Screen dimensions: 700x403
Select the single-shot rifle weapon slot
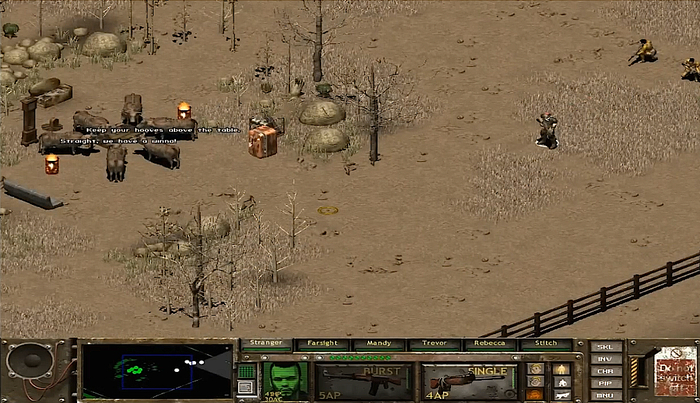(469, 381)
